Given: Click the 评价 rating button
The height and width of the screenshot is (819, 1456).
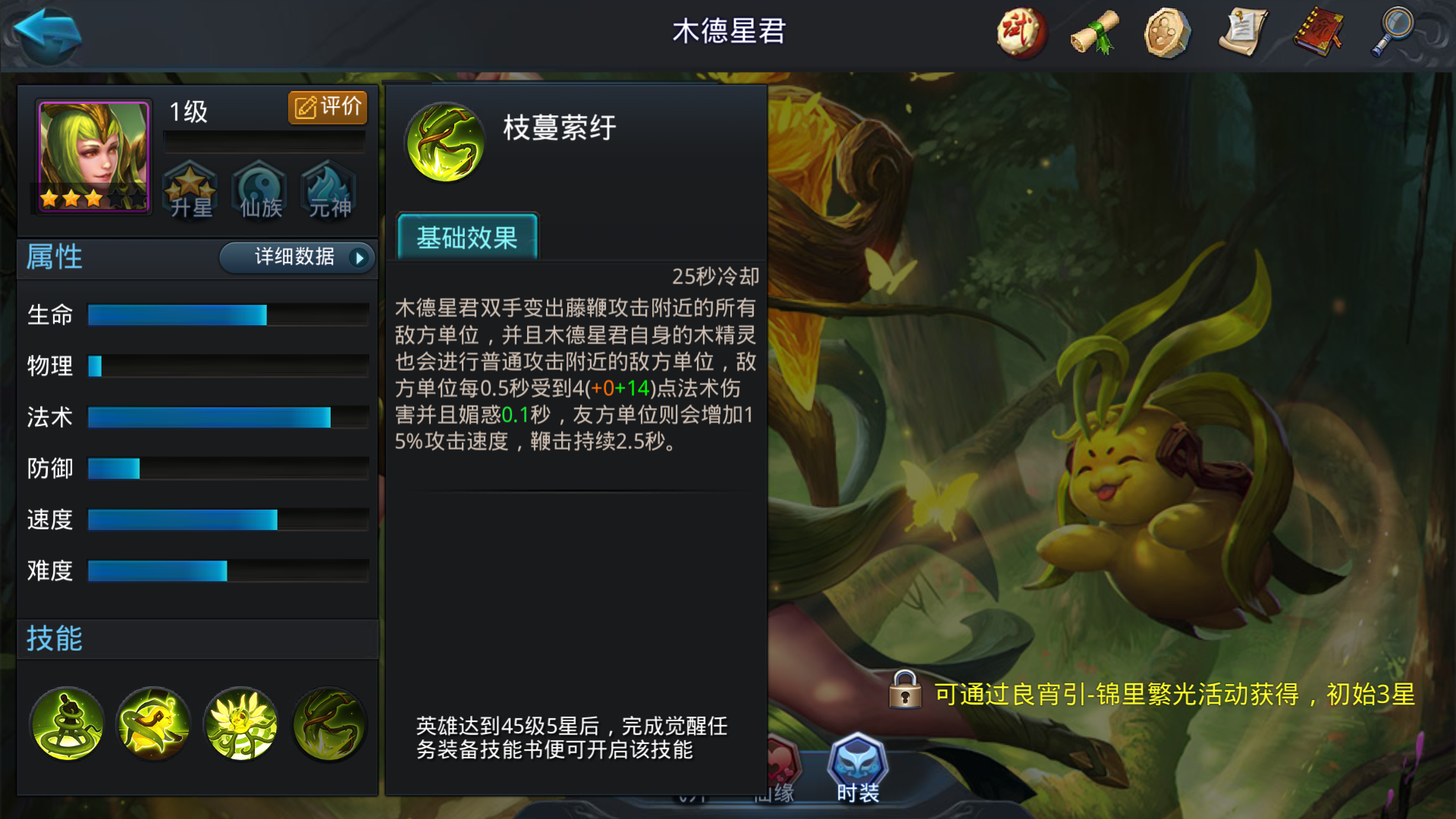Looking at the screenshot, I should [x=328, y=107].
